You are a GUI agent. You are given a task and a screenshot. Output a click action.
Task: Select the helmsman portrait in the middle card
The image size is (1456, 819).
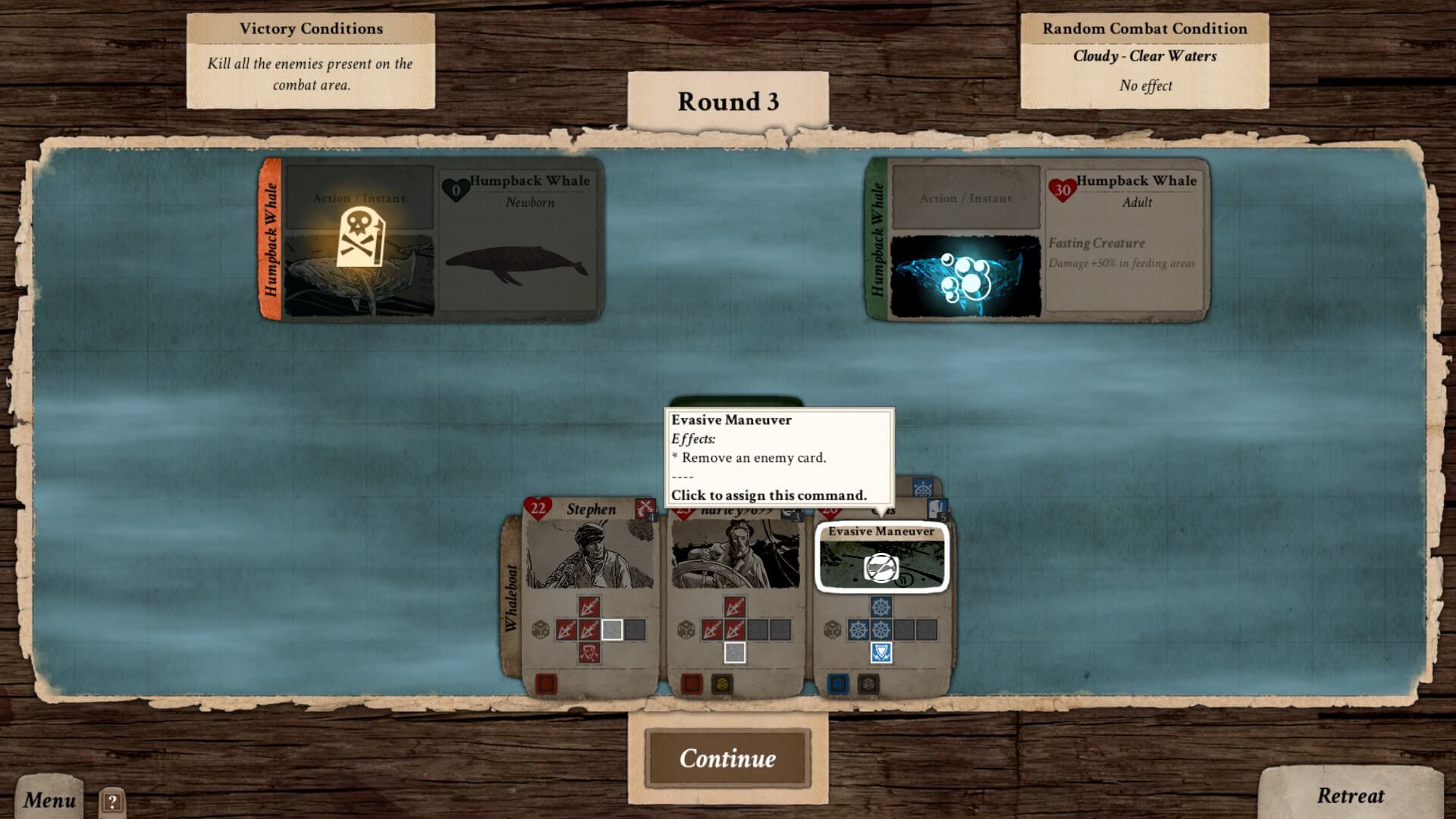point(735,554)
